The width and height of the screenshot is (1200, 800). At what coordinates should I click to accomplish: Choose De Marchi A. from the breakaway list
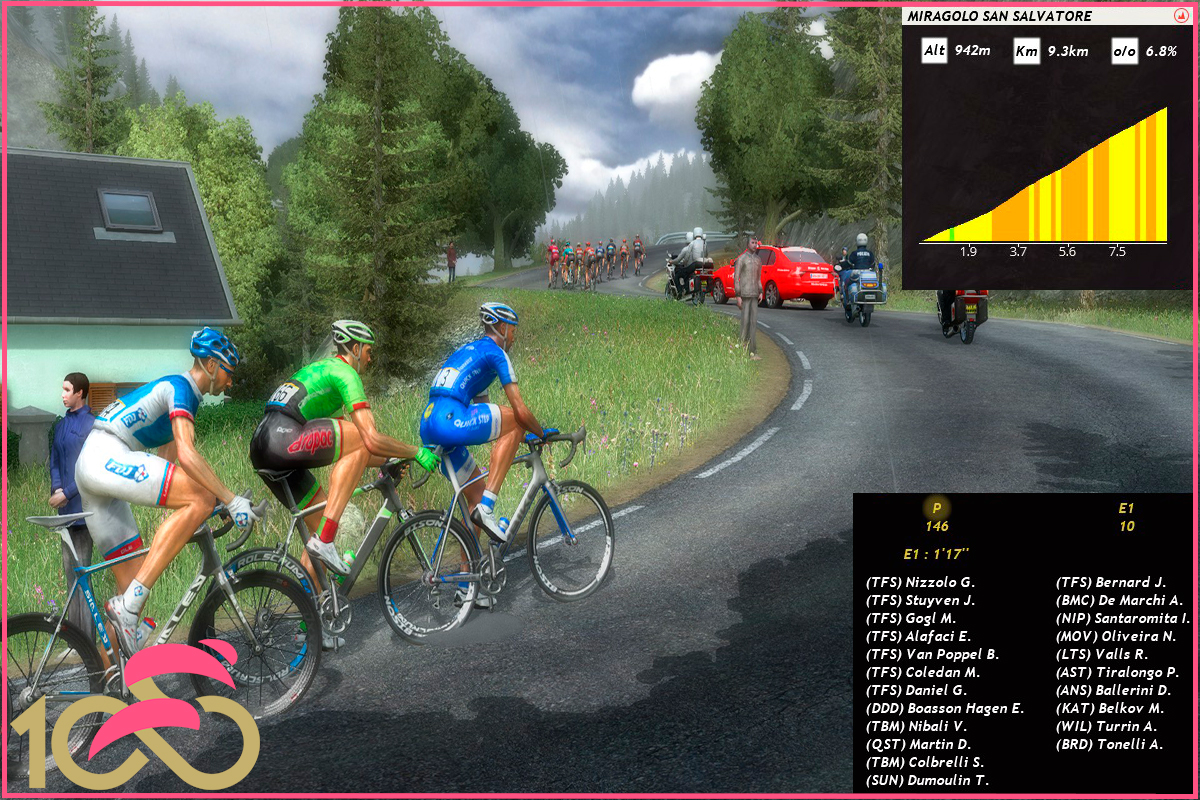tap(1119, 600)
